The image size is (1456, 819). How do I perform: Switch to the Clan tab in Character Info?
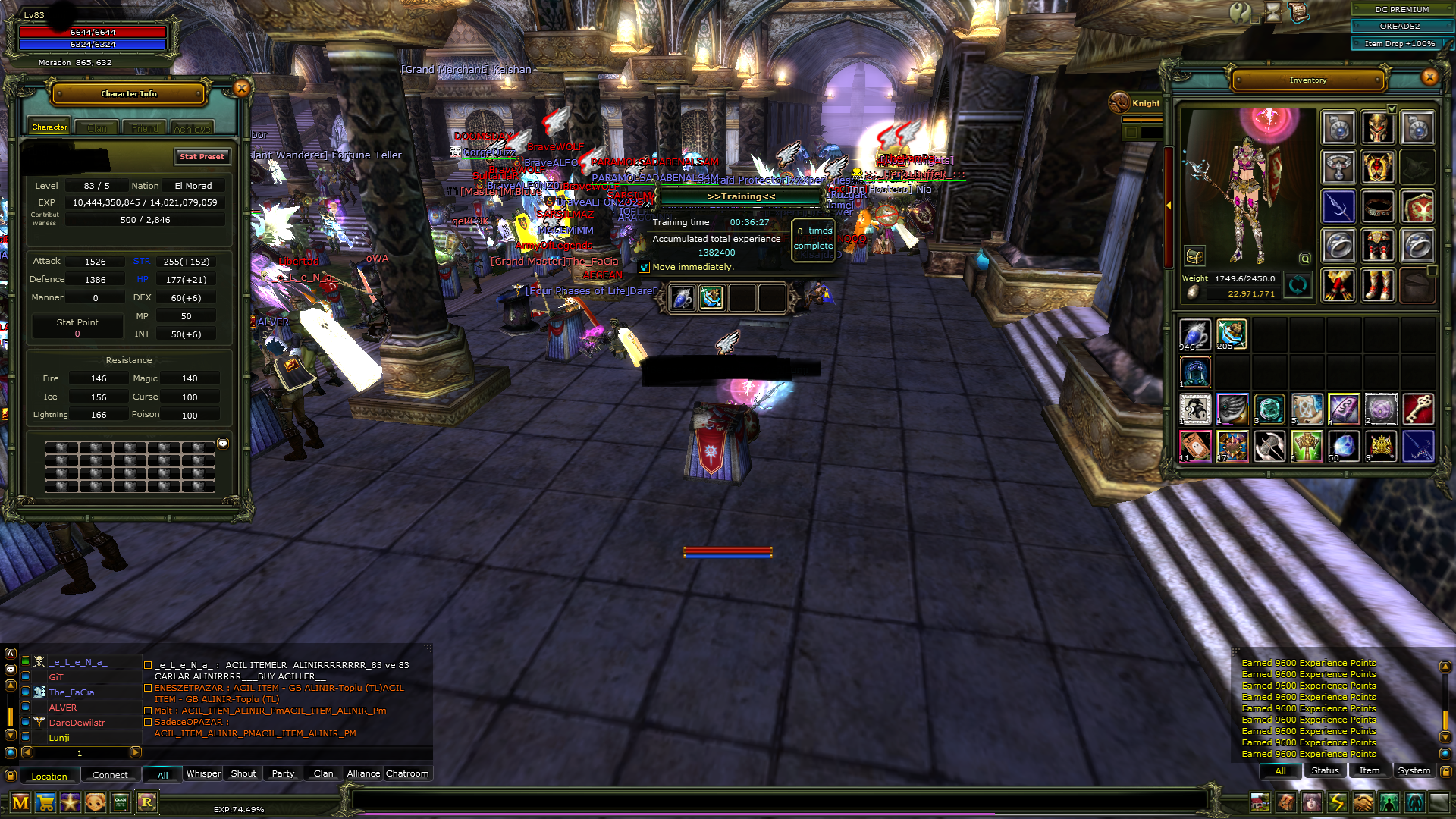coord(97,128)
